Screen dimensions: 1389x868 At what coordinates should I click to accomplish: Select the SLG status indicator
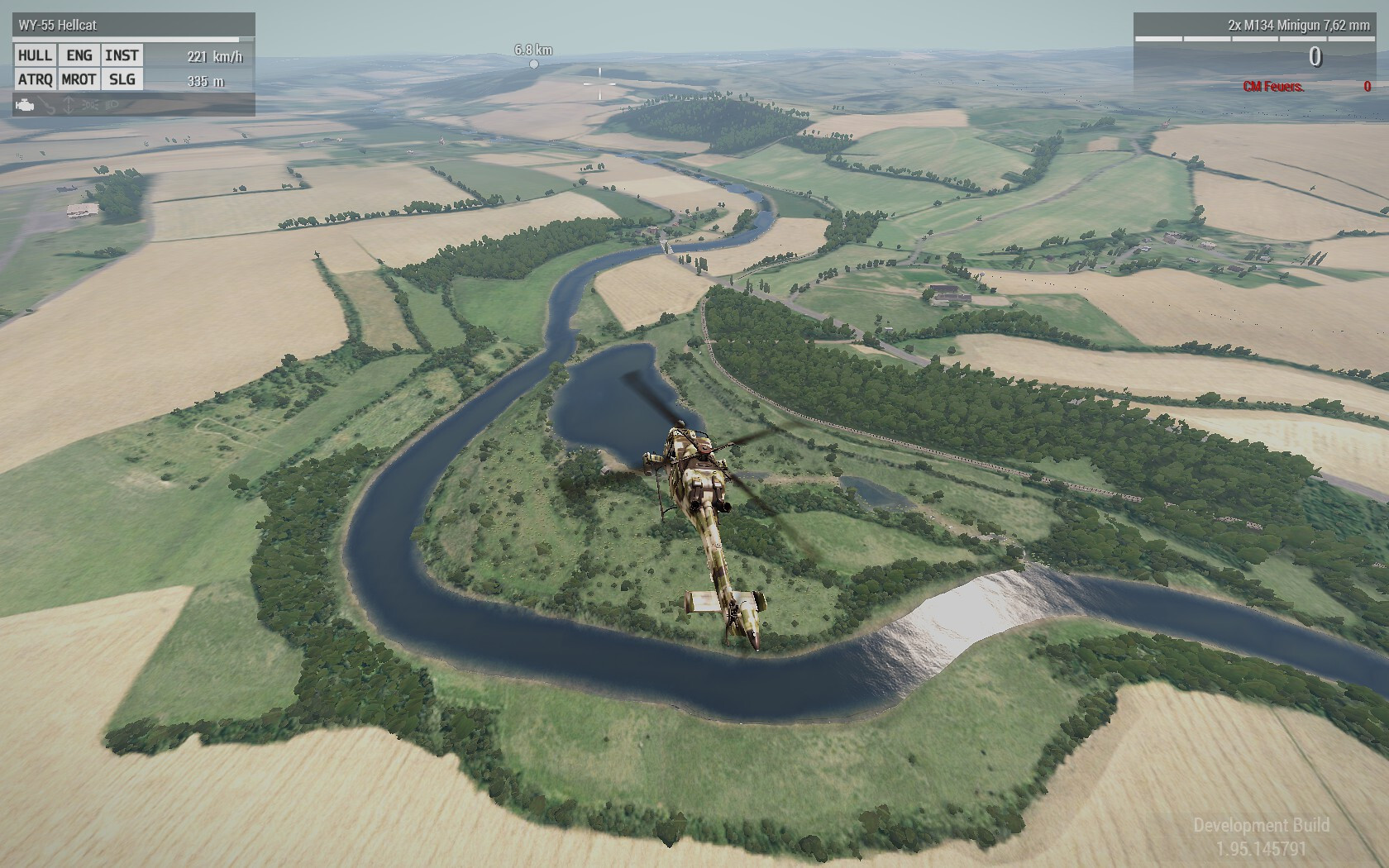coord(122,79)
